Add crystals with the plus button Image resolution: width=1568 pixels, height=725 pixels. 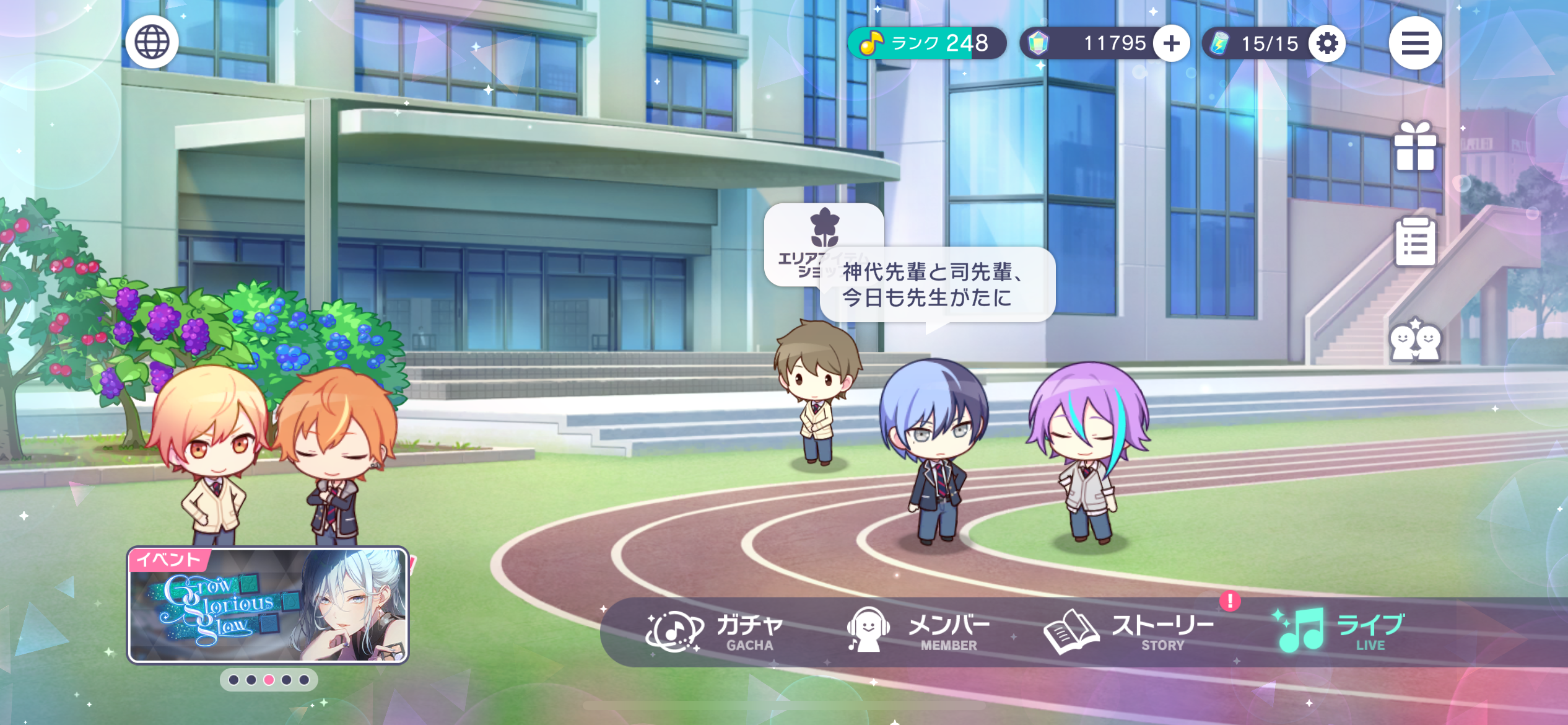coord(1171,43)
